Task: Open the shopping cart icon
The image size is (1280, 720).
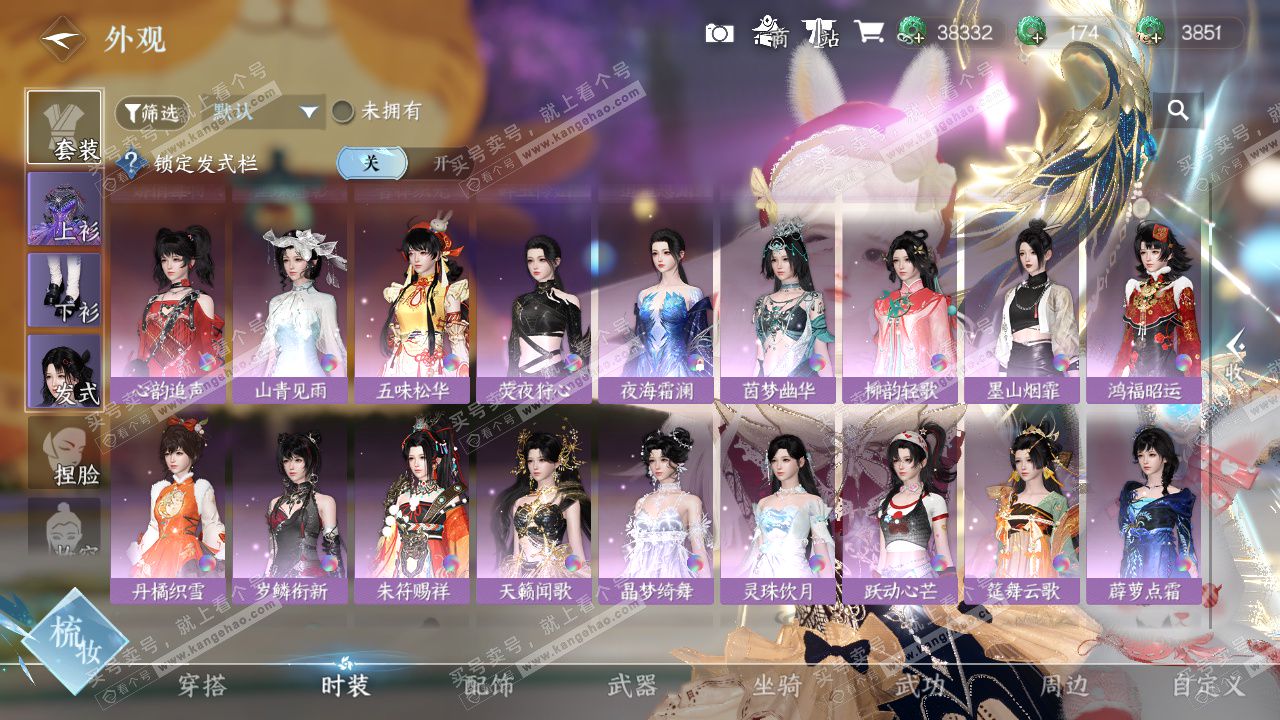Action: (868, 32)
